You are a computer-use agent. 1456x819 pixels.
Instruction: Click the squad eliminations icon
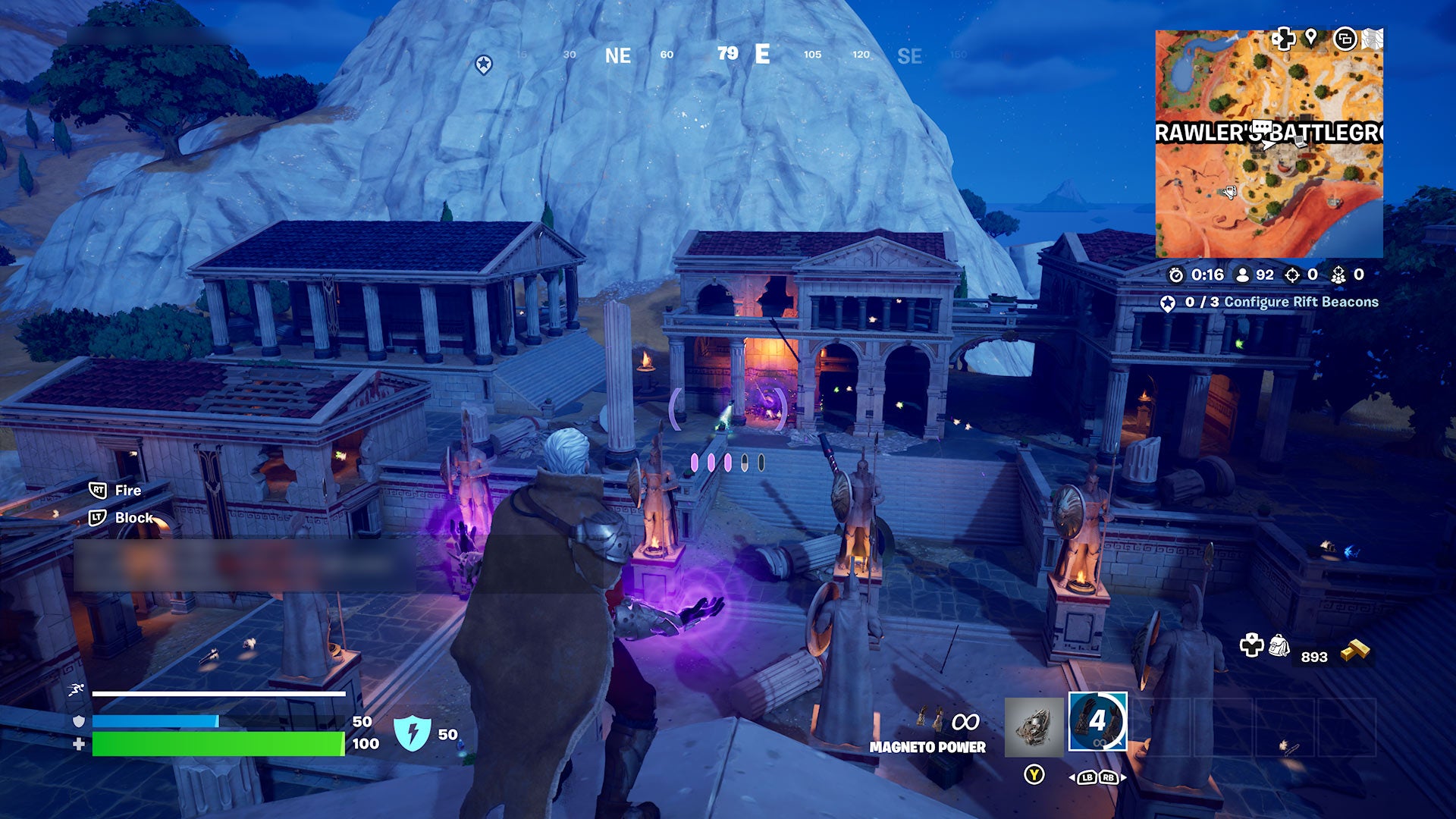(1339, 275)
